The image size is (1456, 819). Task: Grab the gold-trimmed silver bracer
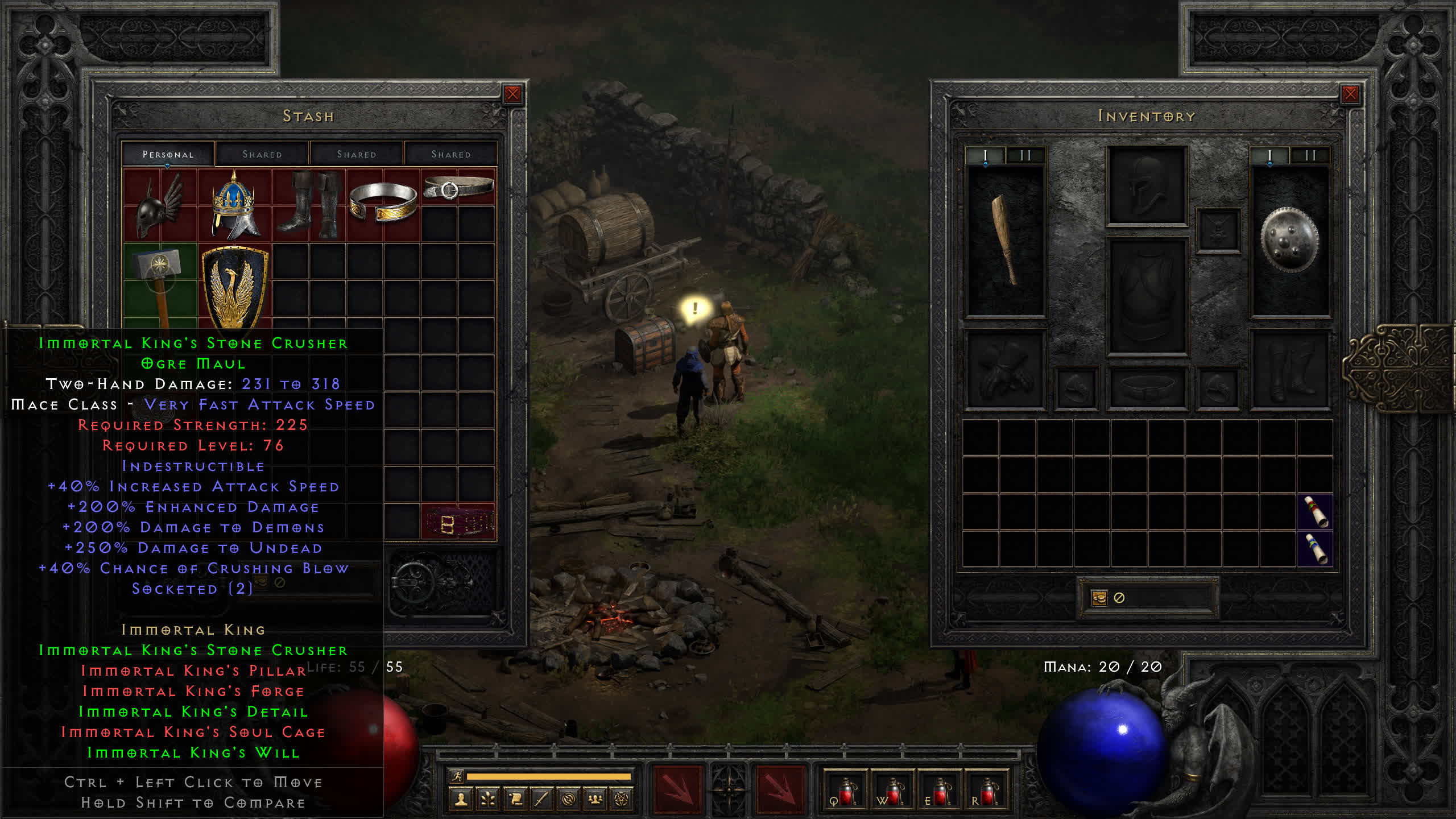point(383,204)
